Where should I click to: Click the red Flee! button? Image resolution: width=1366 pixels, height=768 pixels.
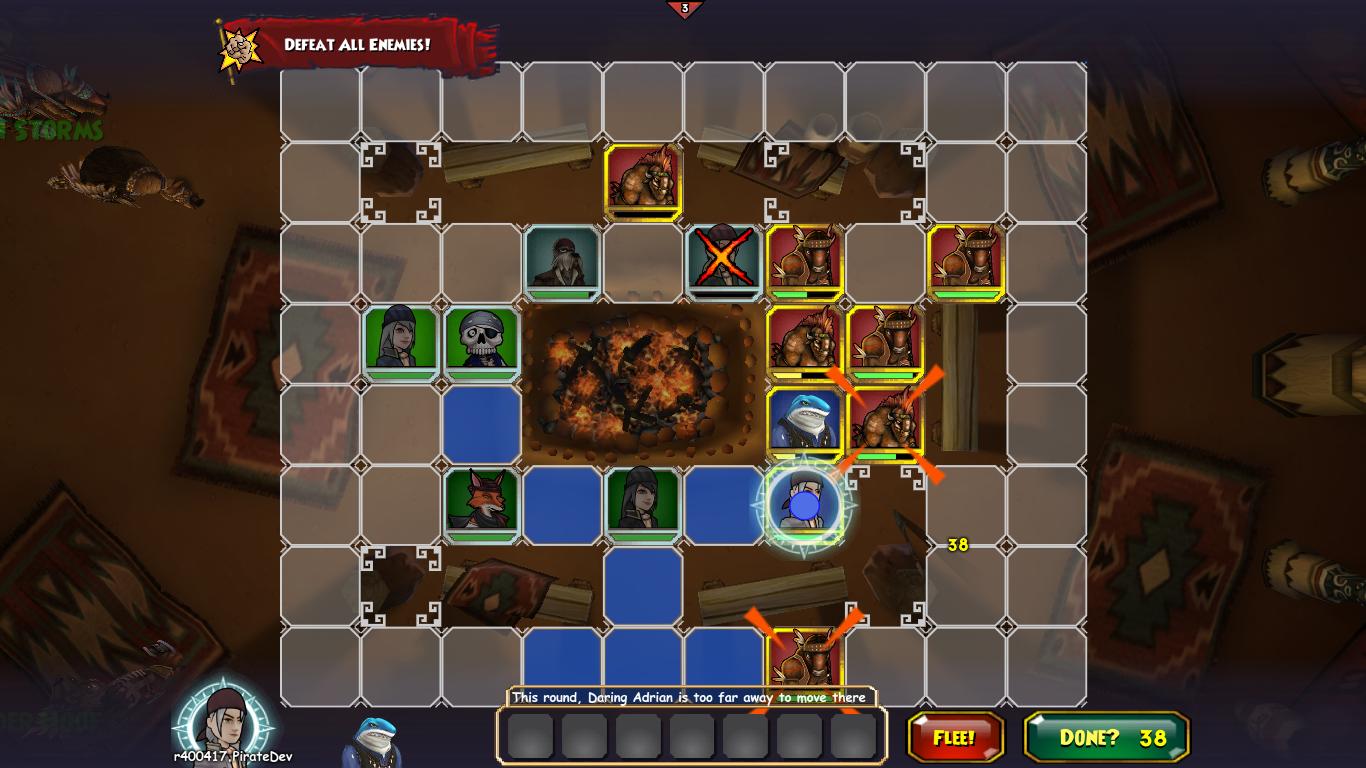[x=955, y=738]
